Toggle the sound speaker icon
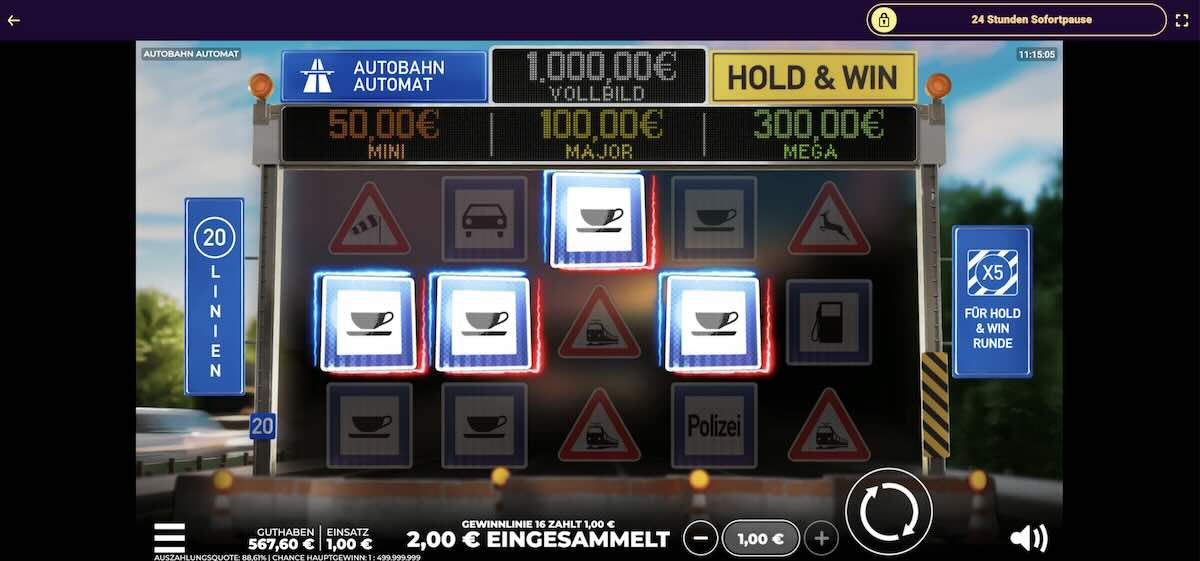 1027,539
